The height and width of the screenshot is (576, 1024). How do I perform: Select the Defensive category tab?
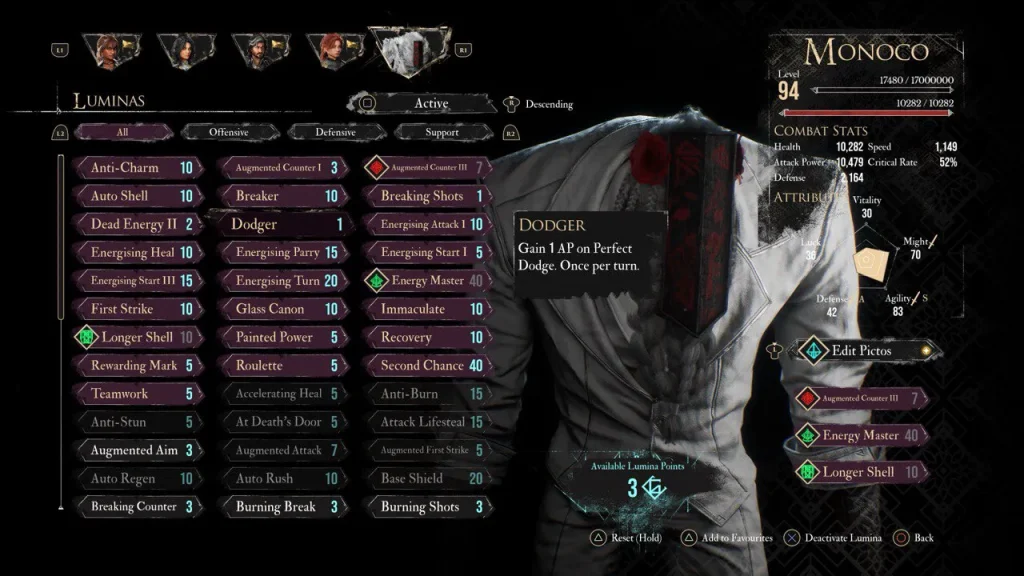[335, 132]
